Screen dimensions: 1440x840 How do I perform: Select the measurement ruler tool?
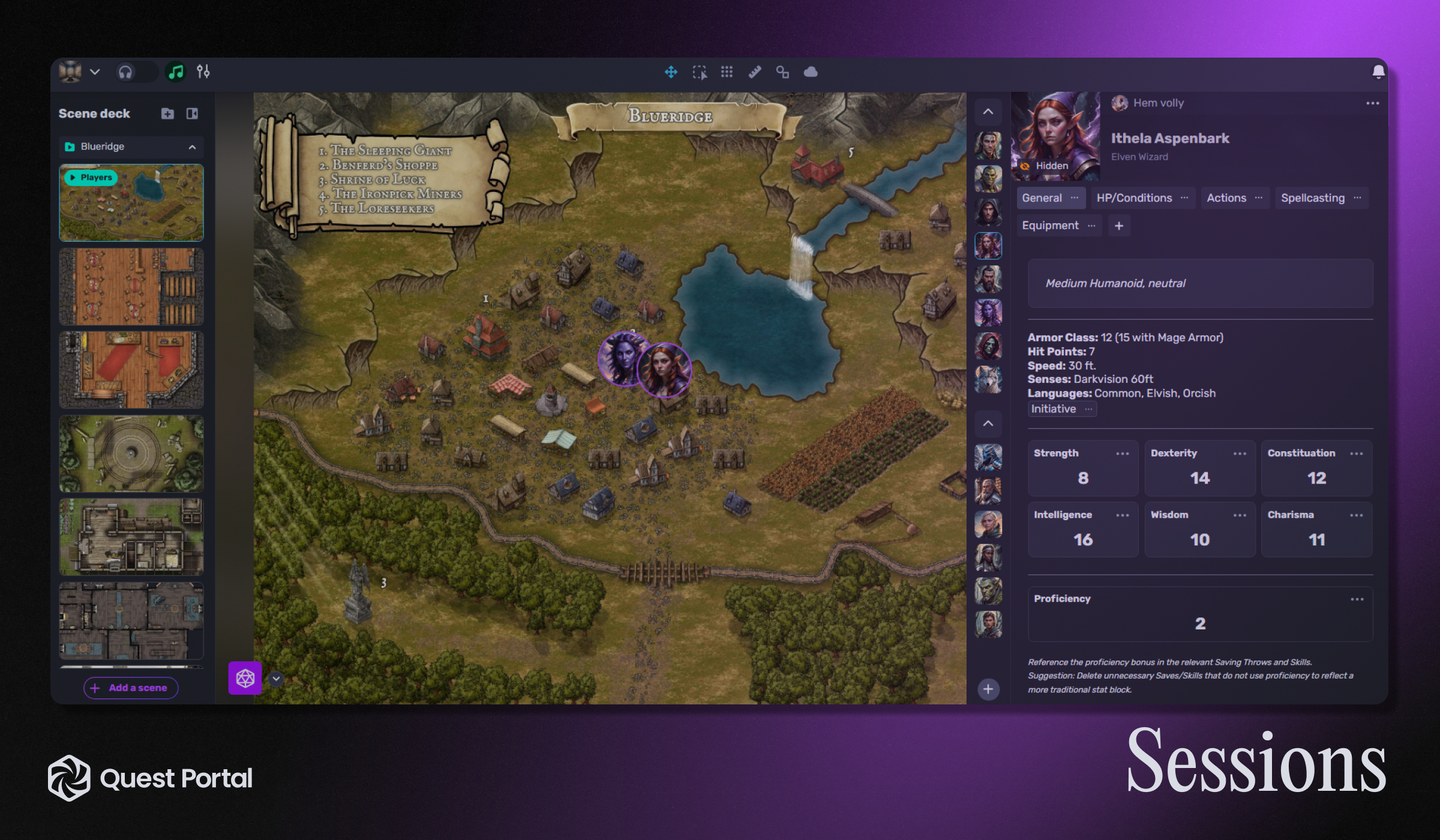click(755, 72)
